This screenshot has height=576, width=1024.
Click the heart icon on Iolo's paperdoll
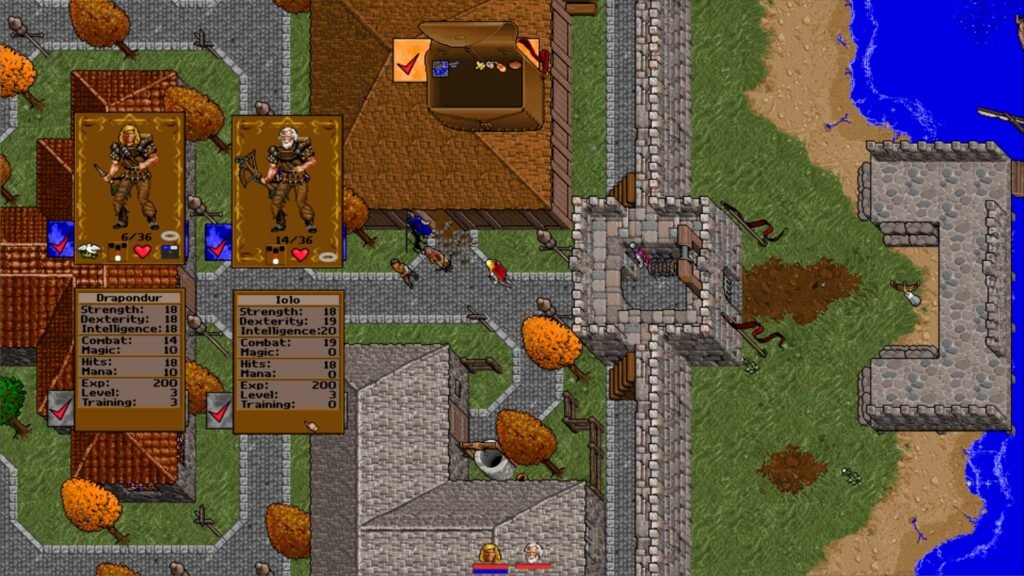coord(300,254)
